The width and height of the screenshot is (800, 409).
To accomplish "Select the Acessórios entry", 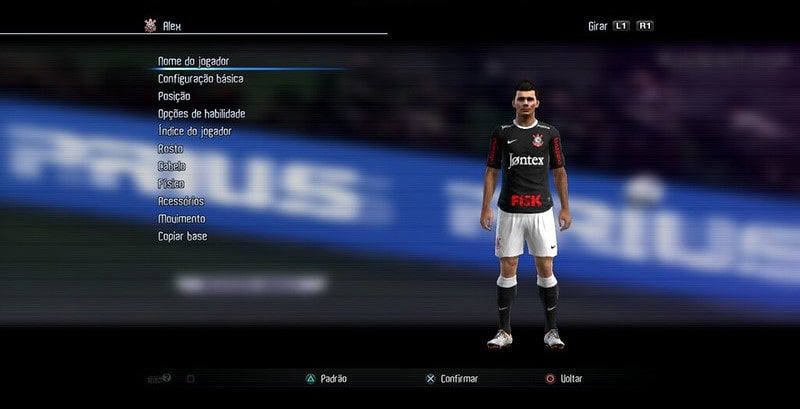I will [181, 201].
